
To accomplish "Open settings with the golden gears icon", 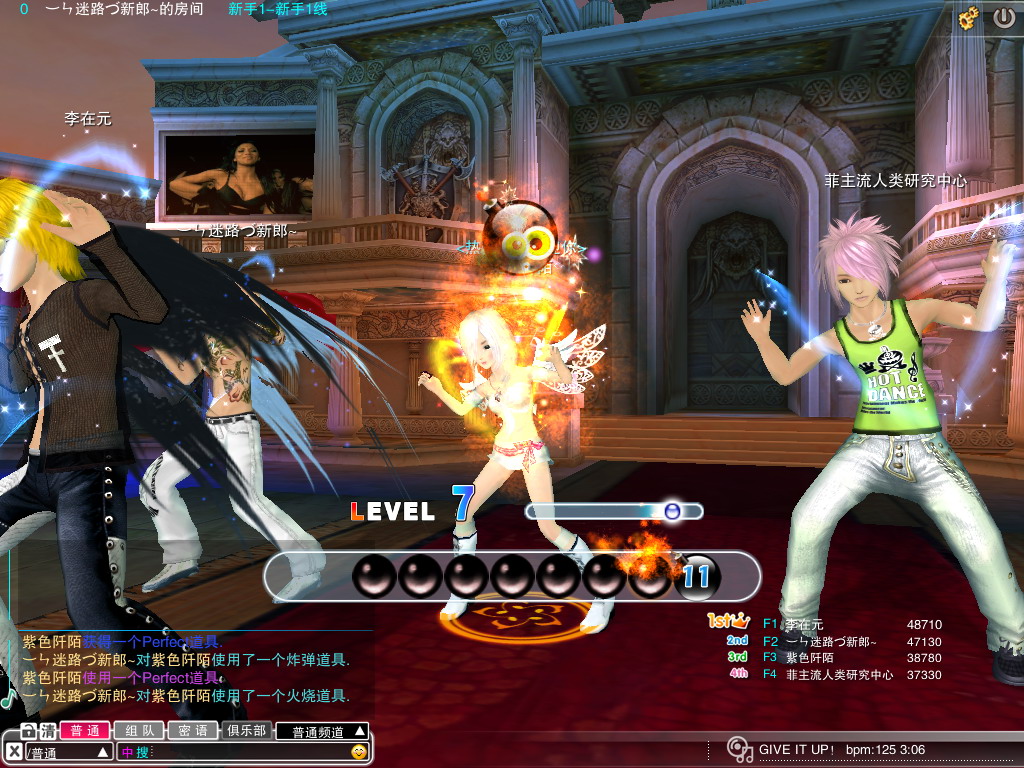I will click(968, 17).
